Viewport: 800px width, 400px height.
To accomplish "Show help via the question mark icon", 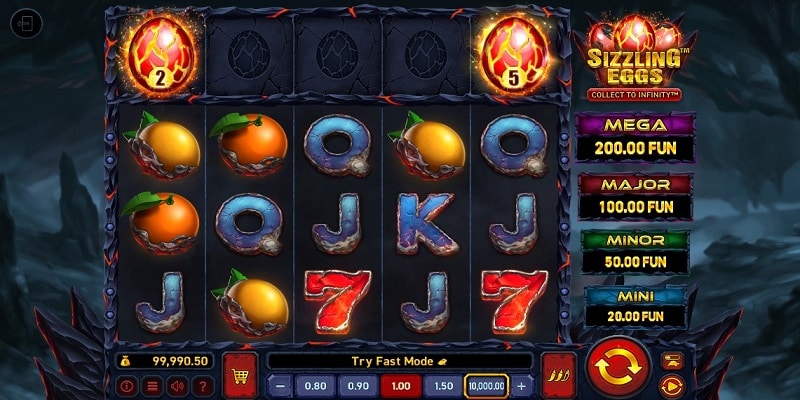I will click(202, 386).
